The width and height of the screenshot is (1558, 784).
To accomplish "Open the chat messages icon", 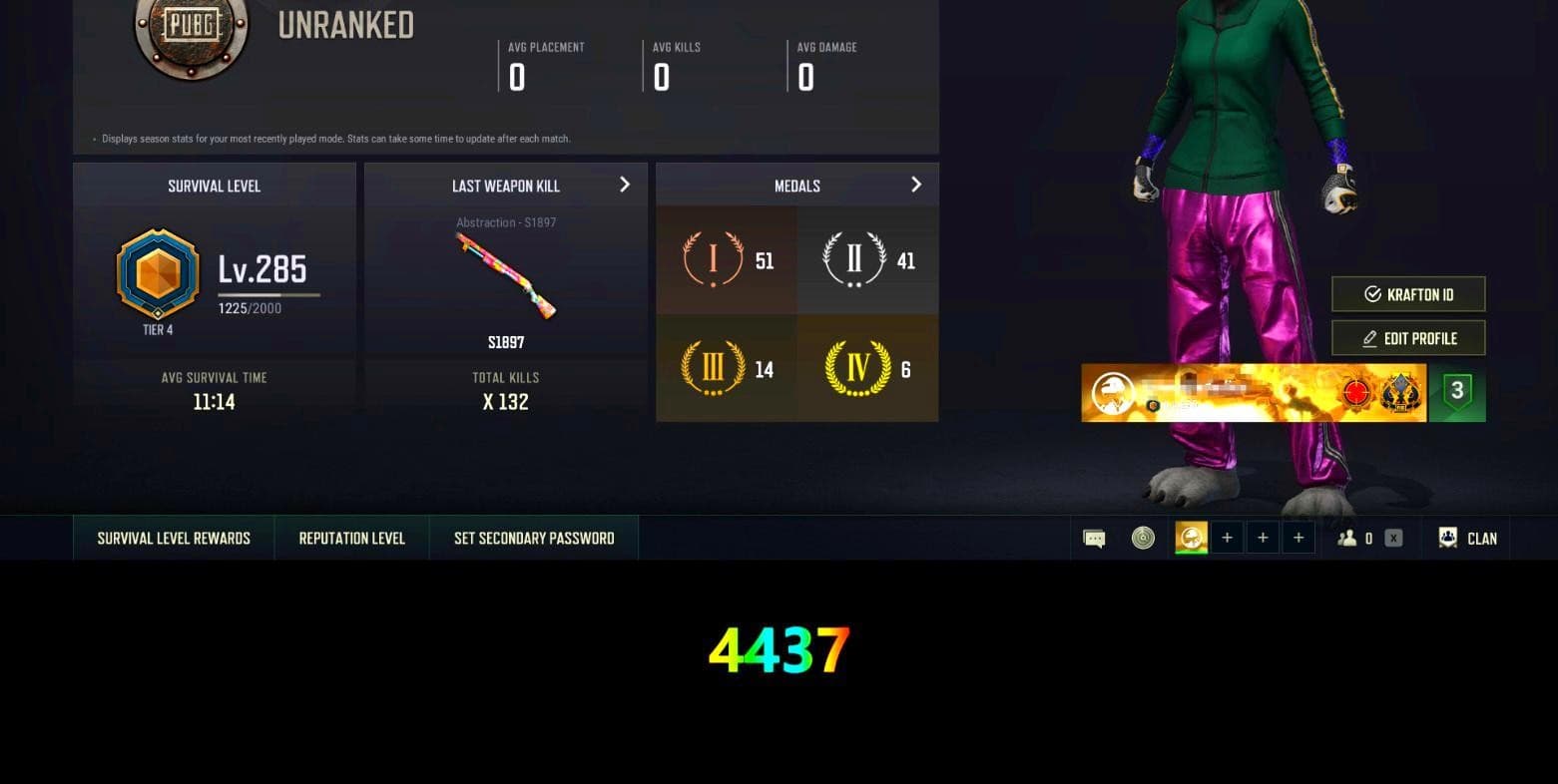I will click(x=1094, y=538).
